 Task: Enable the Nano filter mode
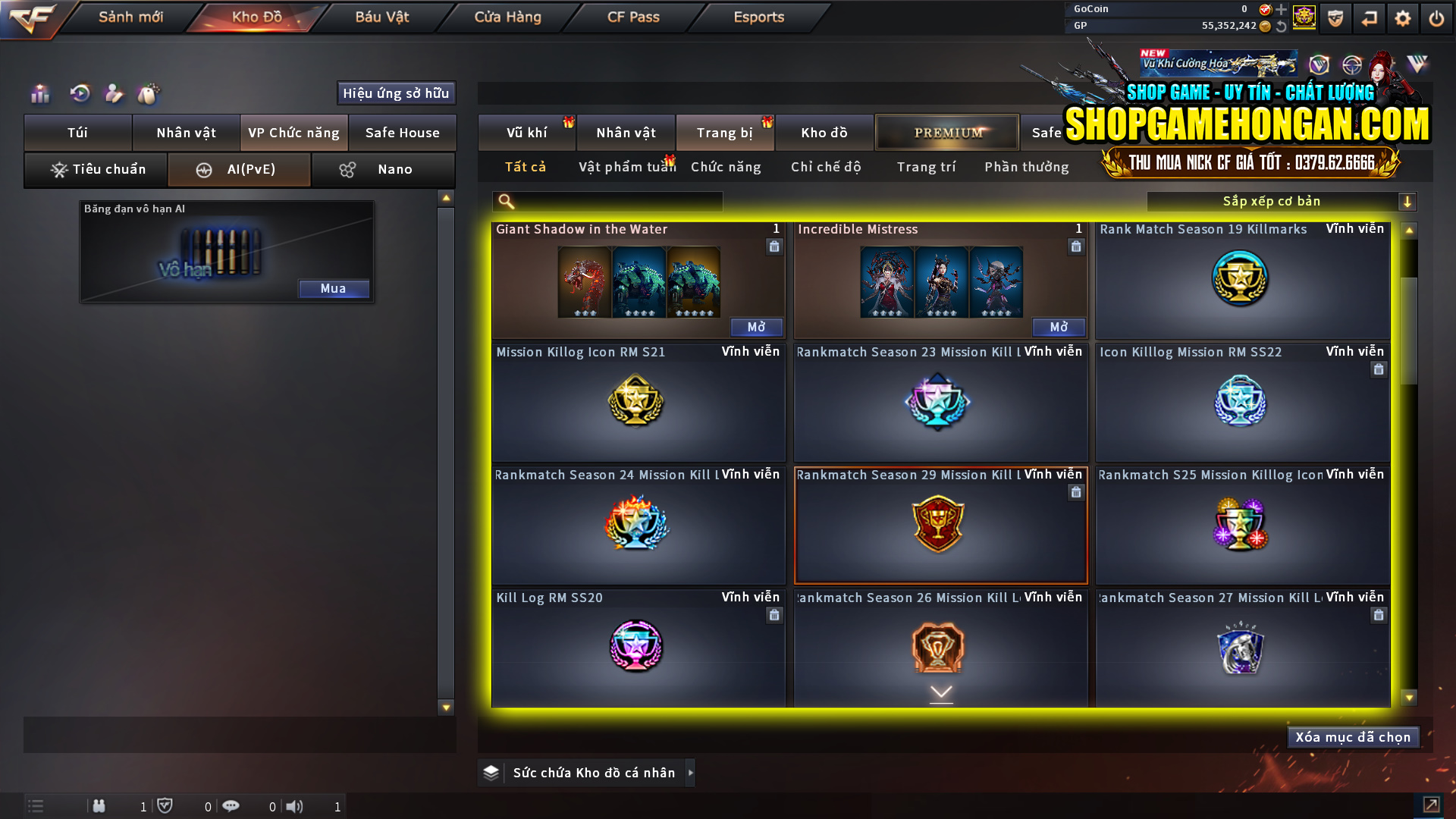click(383, 169)
